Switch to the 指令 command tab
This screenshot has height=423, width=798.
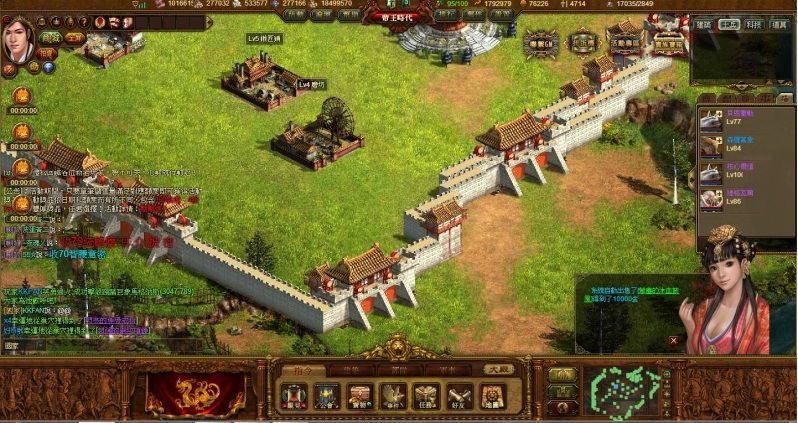coord(301,370)
